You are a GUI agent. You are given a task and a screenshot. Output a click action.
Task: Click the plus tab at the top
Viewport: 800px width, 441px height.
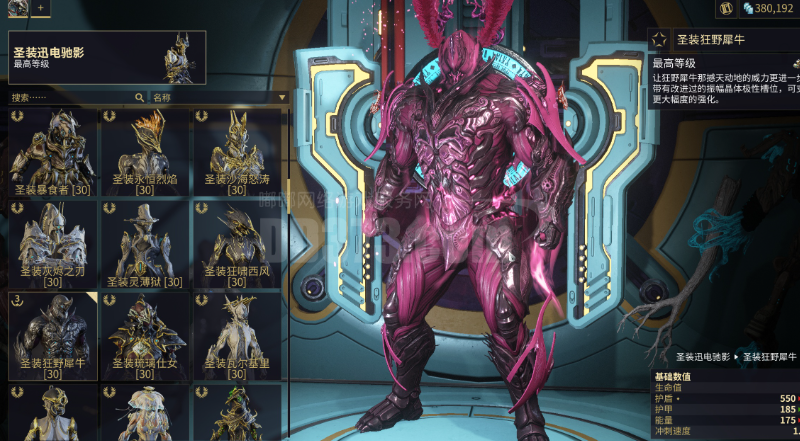[41, 7]
